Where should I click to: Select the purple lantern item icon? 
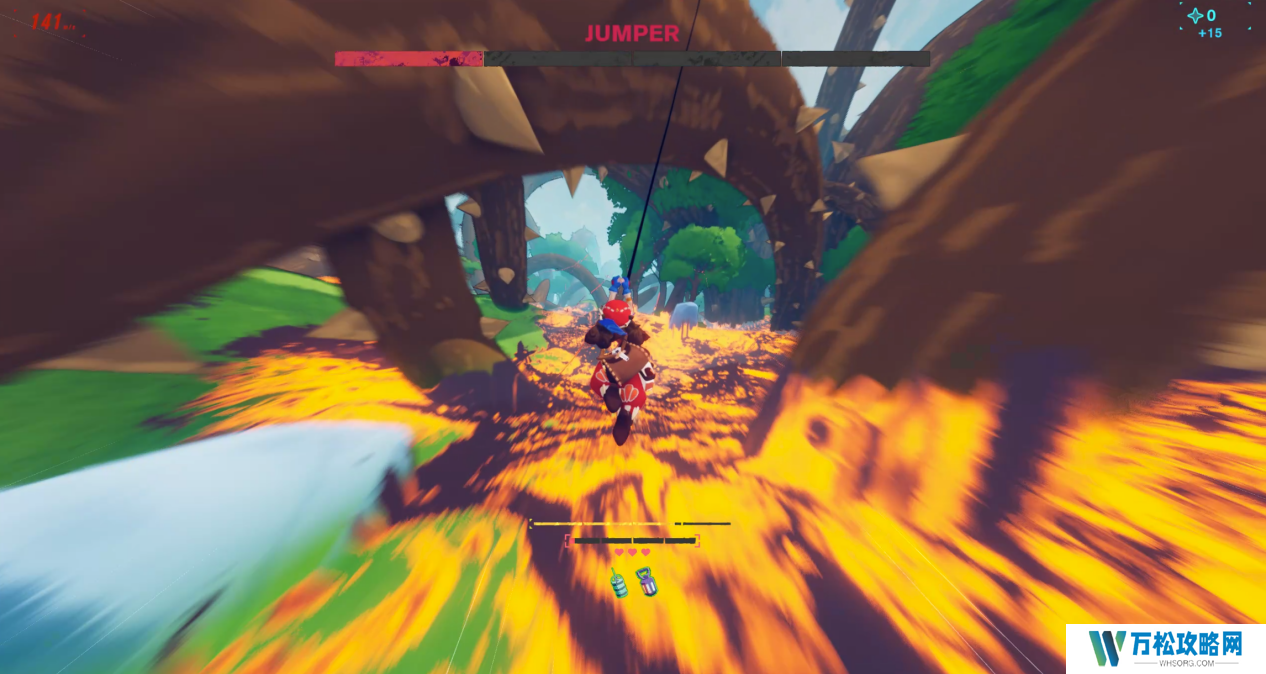click(x=647, y=581)
